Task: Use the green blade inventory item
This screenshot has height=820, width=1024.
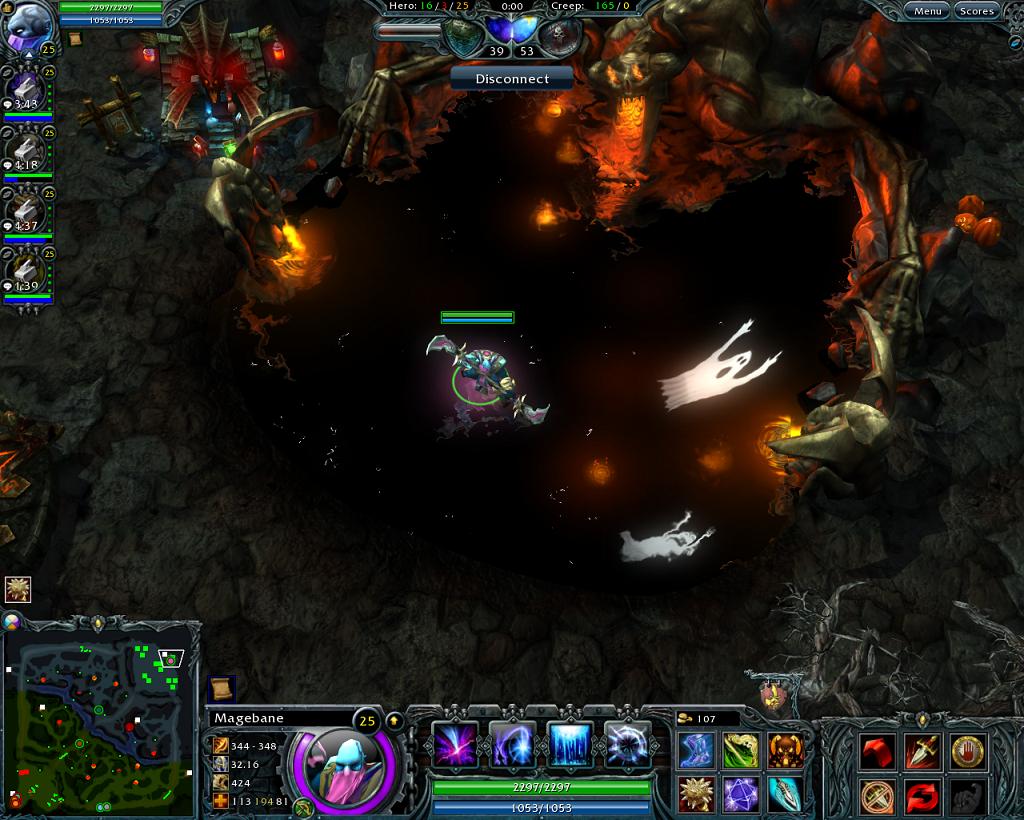Action: (741, 750)
